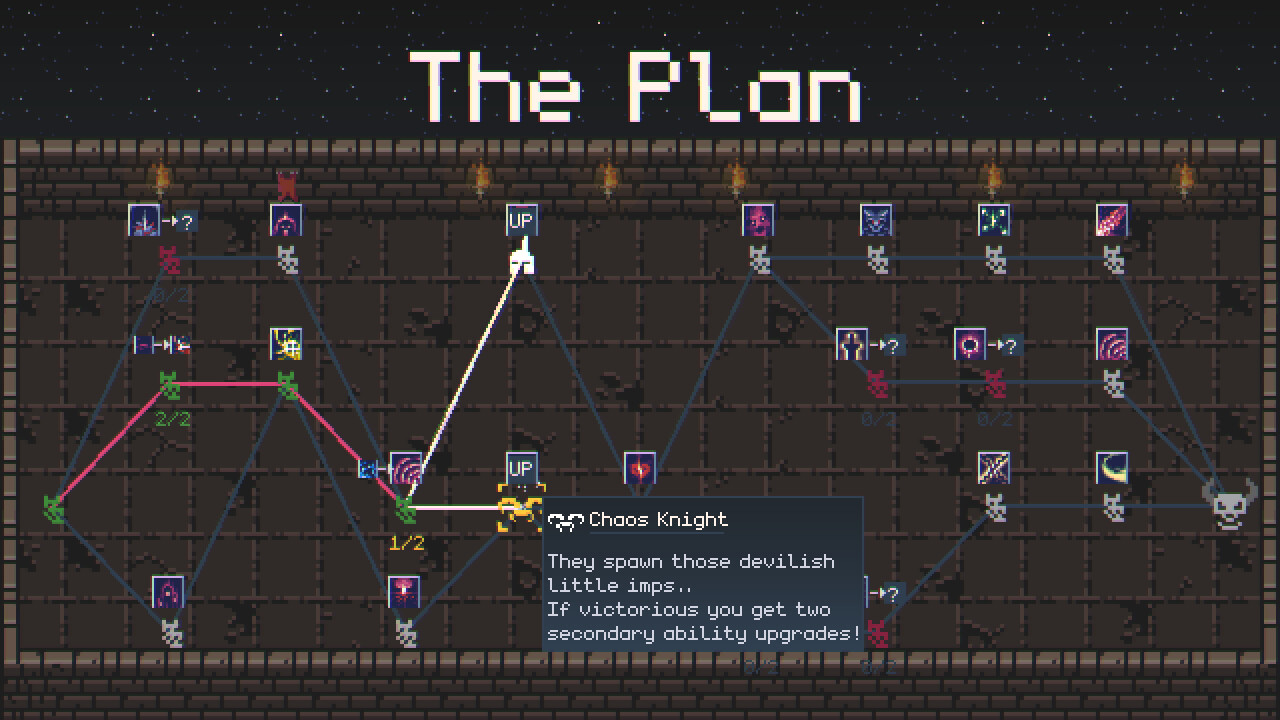This screenshot has width=1280, height=720.
Task: Select the heart reward node
Action: pos(638,467)
